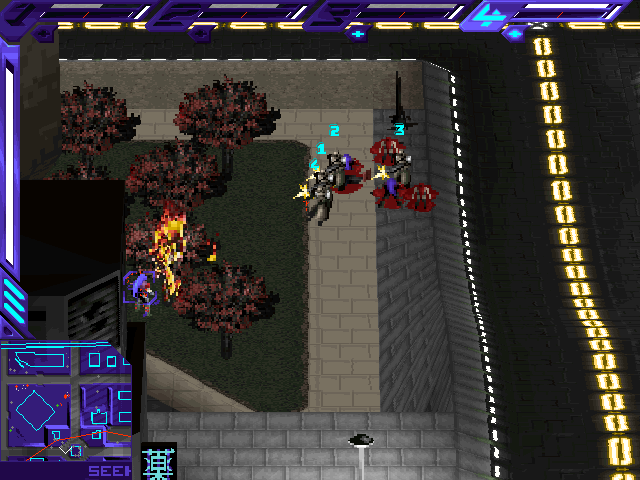
Task: Use the medikit cross under agent 3's panel
Action: point(358,33)
